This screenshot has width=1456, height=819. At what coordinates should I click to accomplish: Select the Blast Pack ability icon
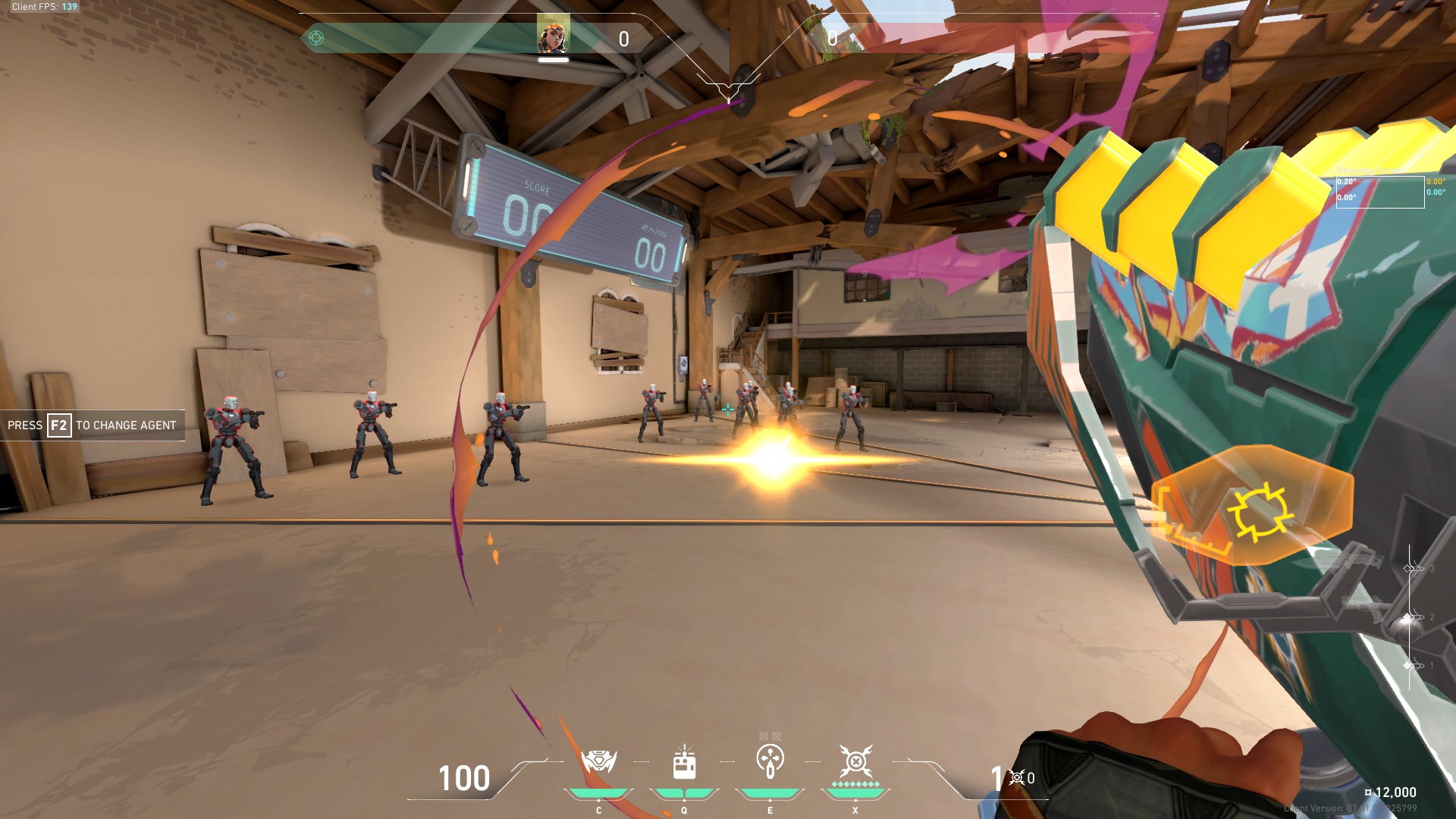pos(684,762)
